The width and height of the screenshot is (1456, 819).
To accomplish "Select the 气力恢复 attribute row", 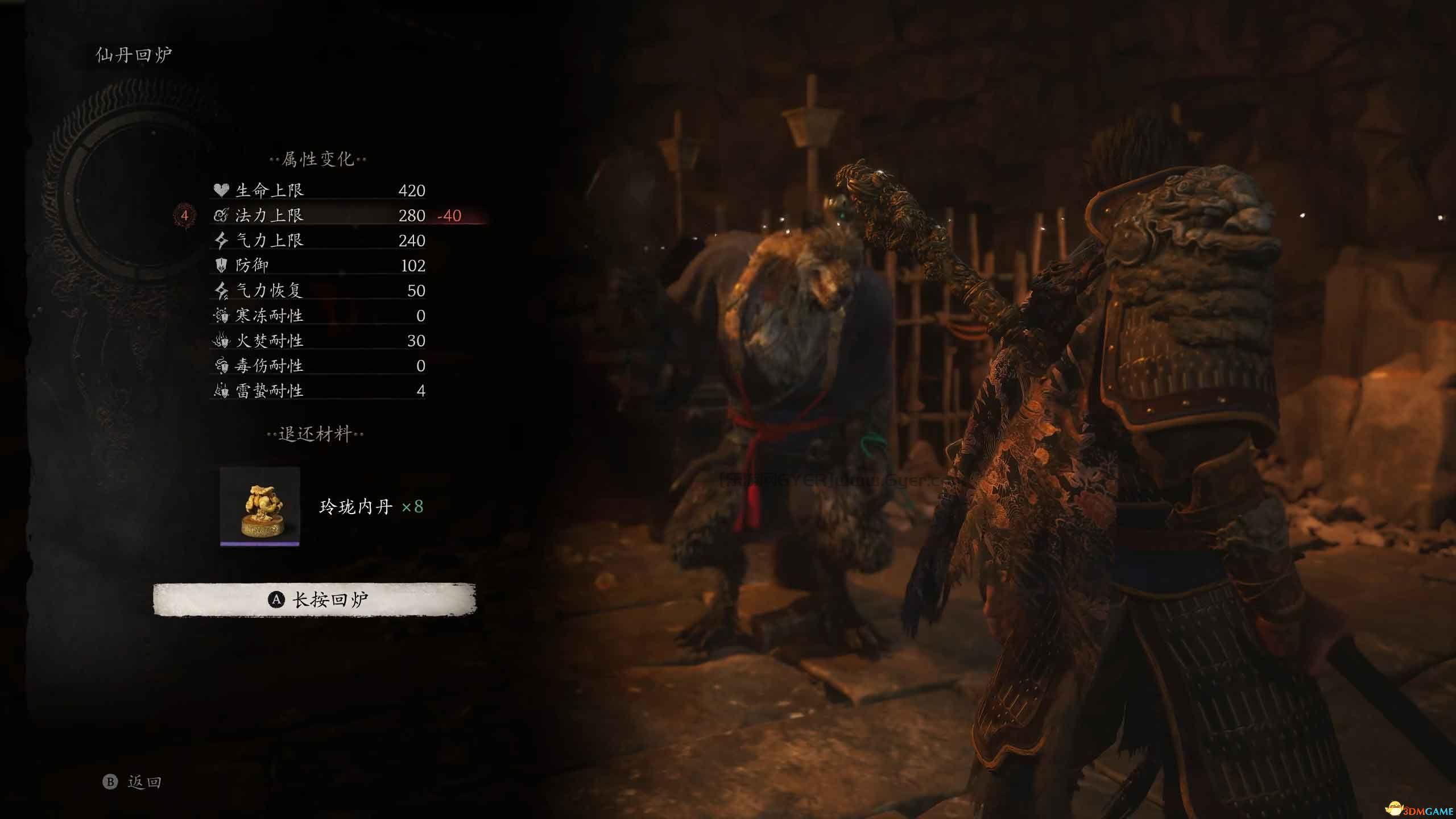I will (x=318, y=291).
